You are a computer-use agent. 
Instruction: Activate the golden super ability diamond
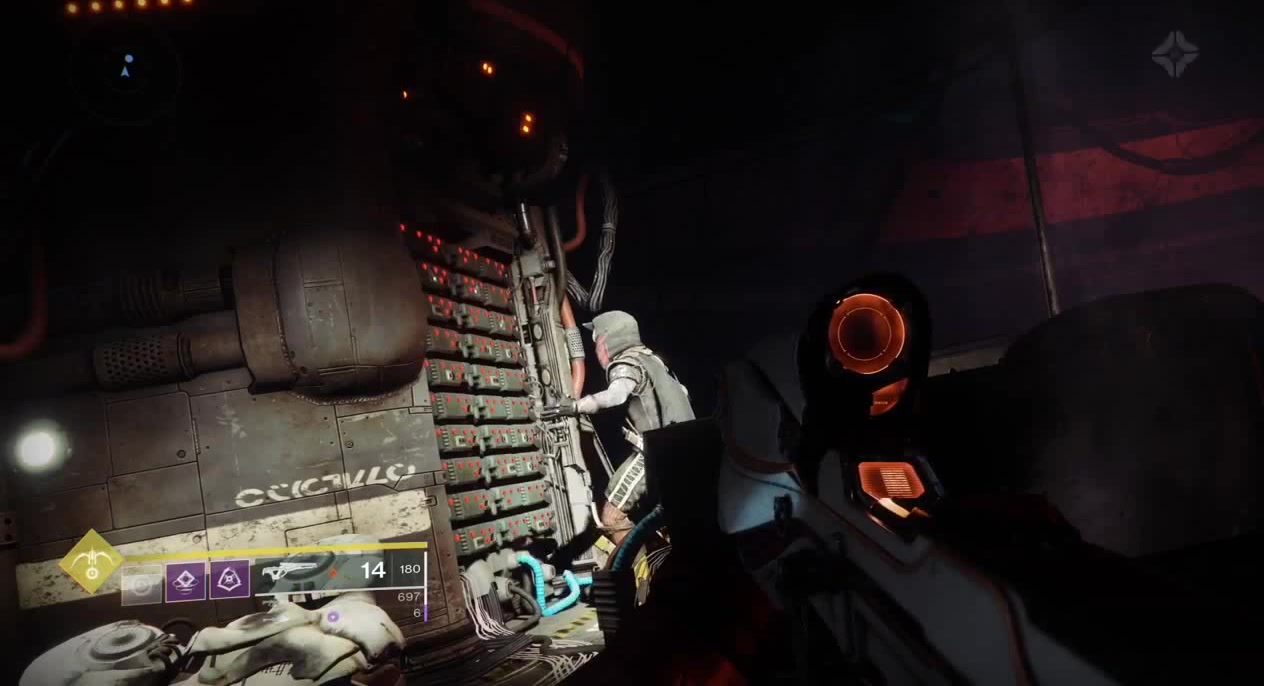pos(91,562)
